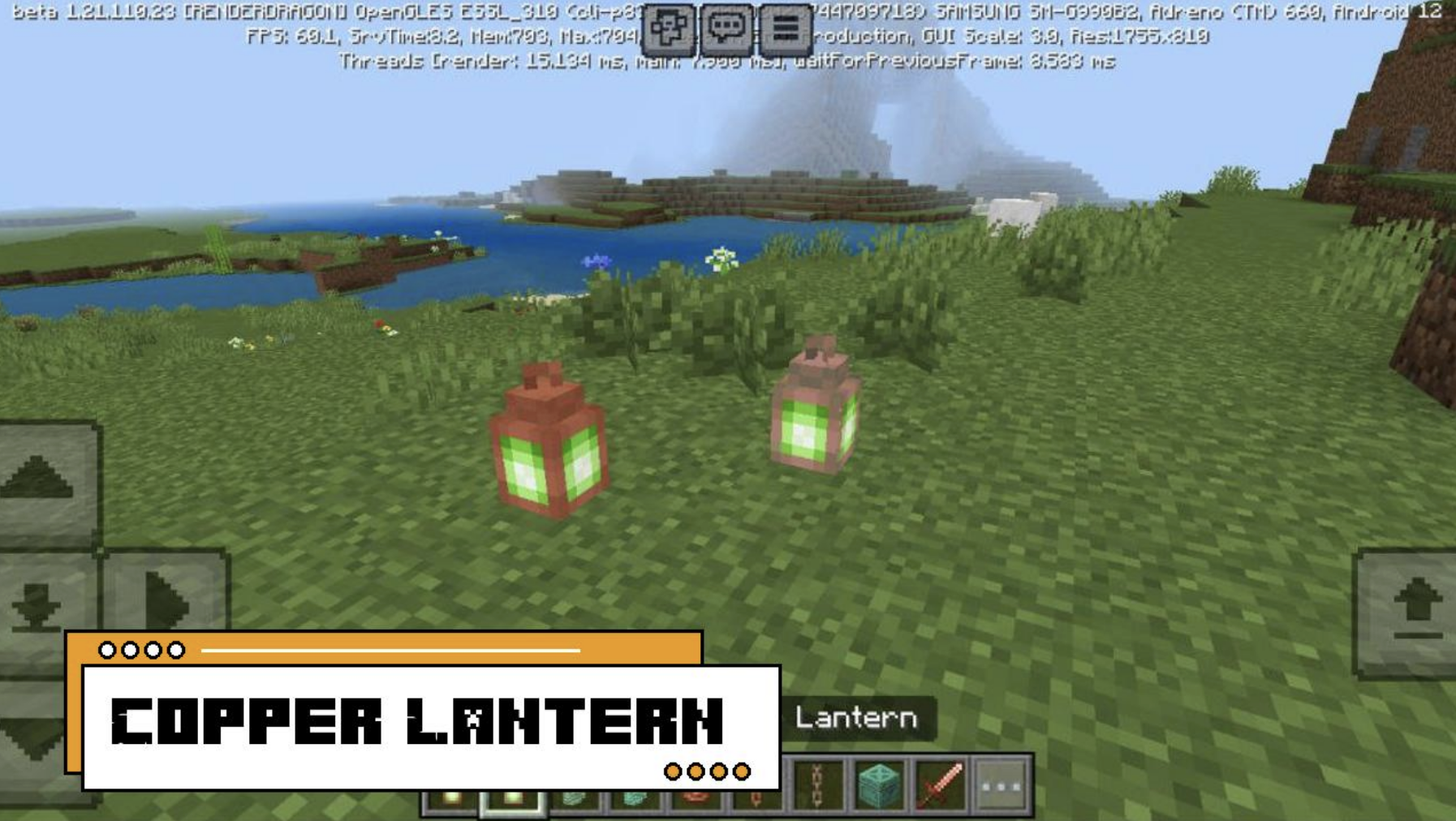Tap the copper blocks slot in the hotbar
This screenshot has height=821, width=1456.
click(x=574, y=799)
